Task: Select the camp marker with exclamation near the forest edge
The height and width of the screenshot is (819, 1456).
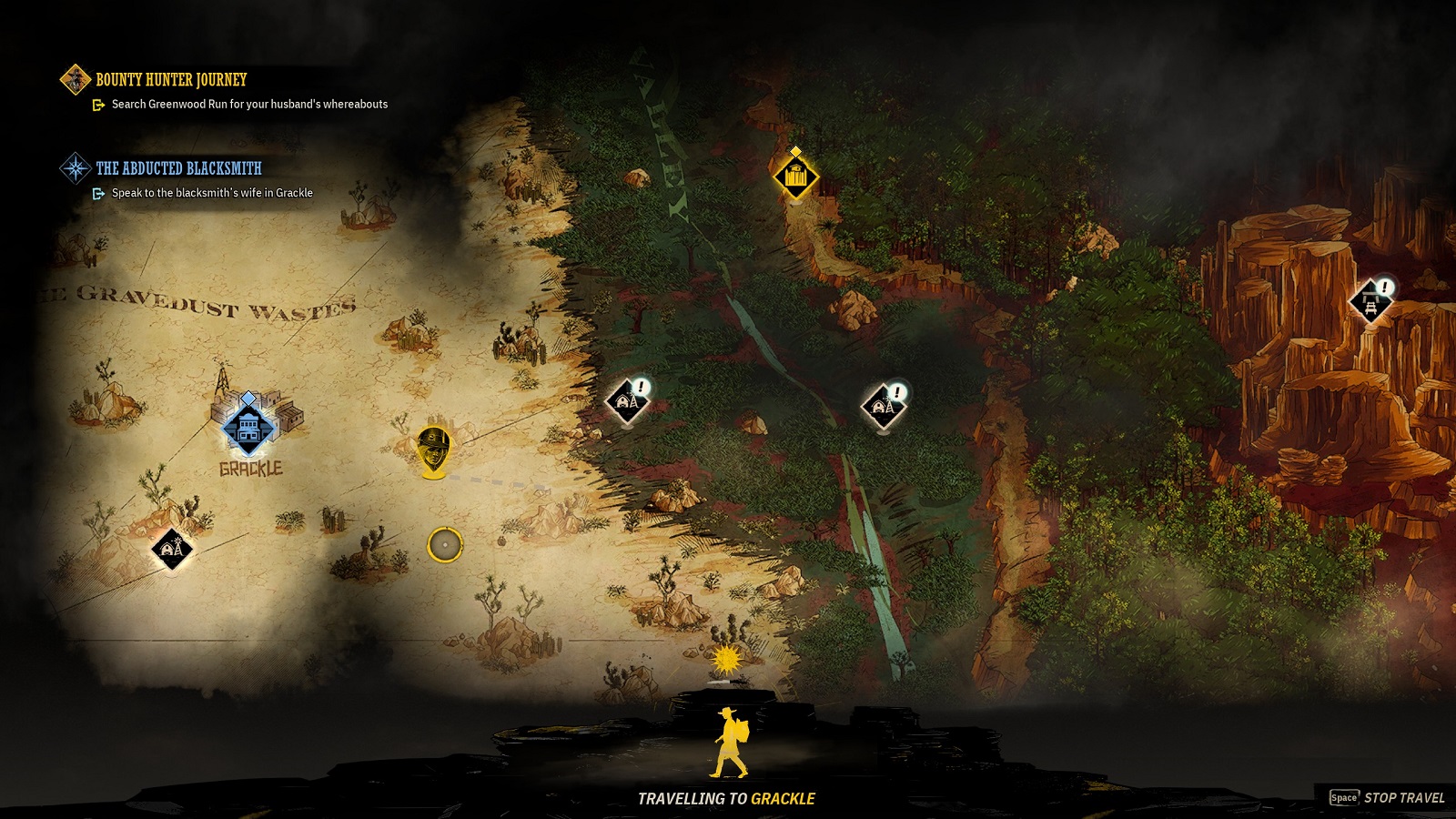Action: 627,399
